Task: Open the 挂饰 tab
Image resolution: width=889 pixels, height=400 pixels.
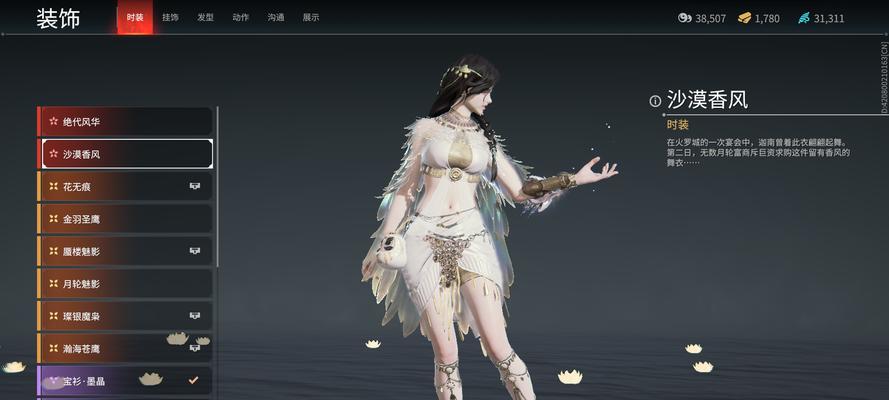Action: click(x=171, y=18)
